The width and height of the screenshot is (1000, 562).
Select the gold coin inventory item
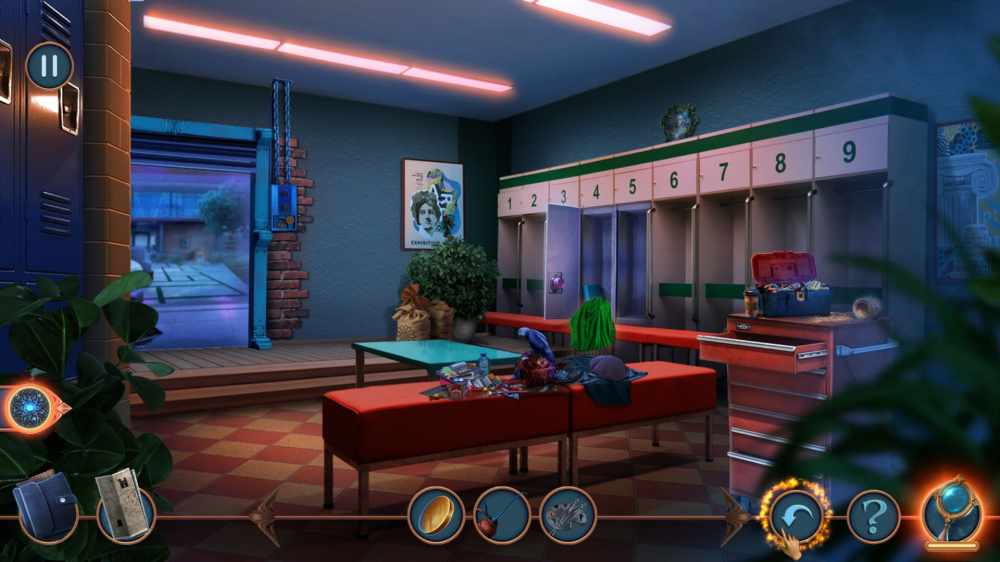tap(436, 515)
